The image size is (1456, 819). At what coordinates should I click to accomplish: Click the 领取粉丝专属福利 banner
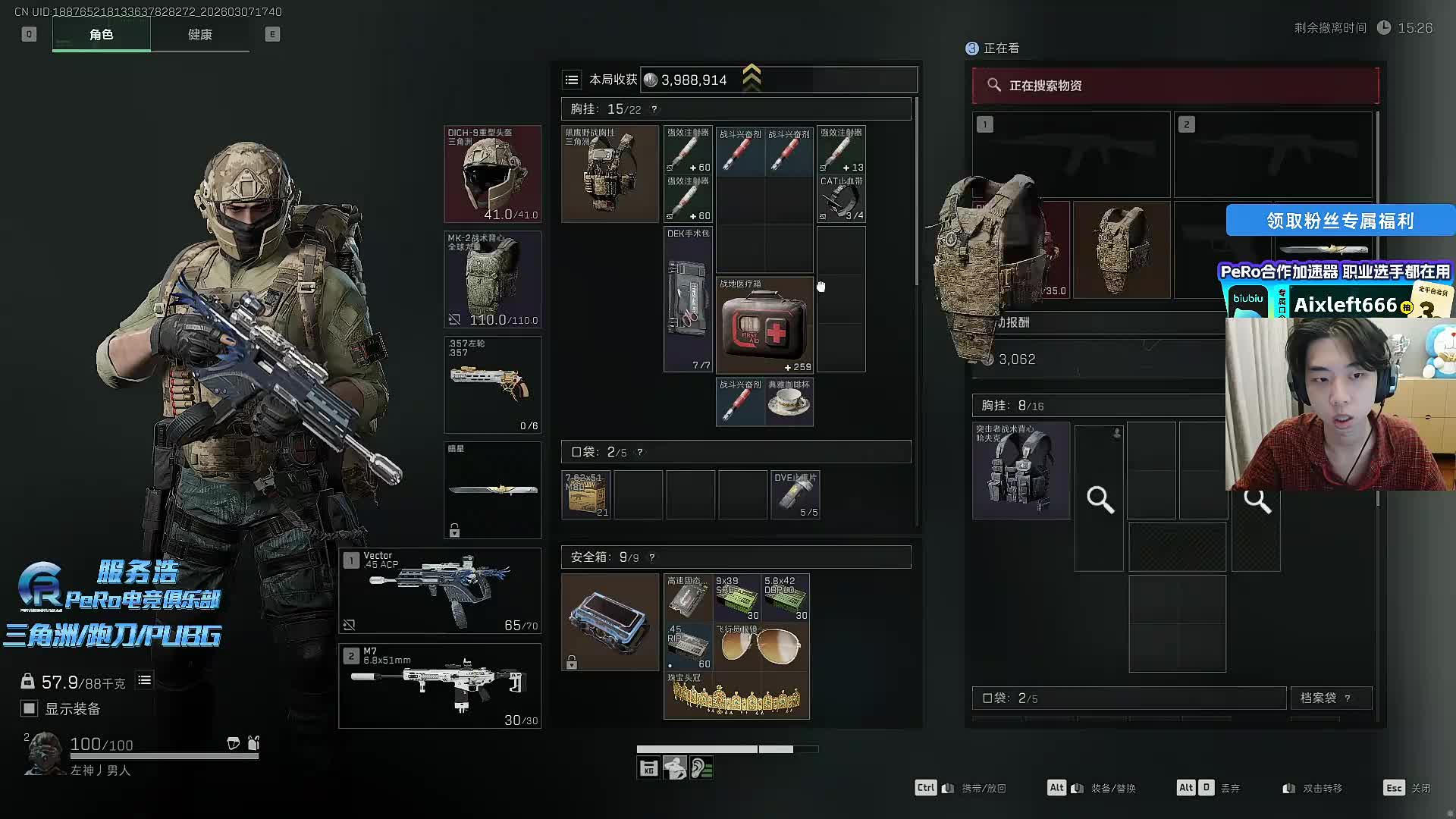[1339, 221]
